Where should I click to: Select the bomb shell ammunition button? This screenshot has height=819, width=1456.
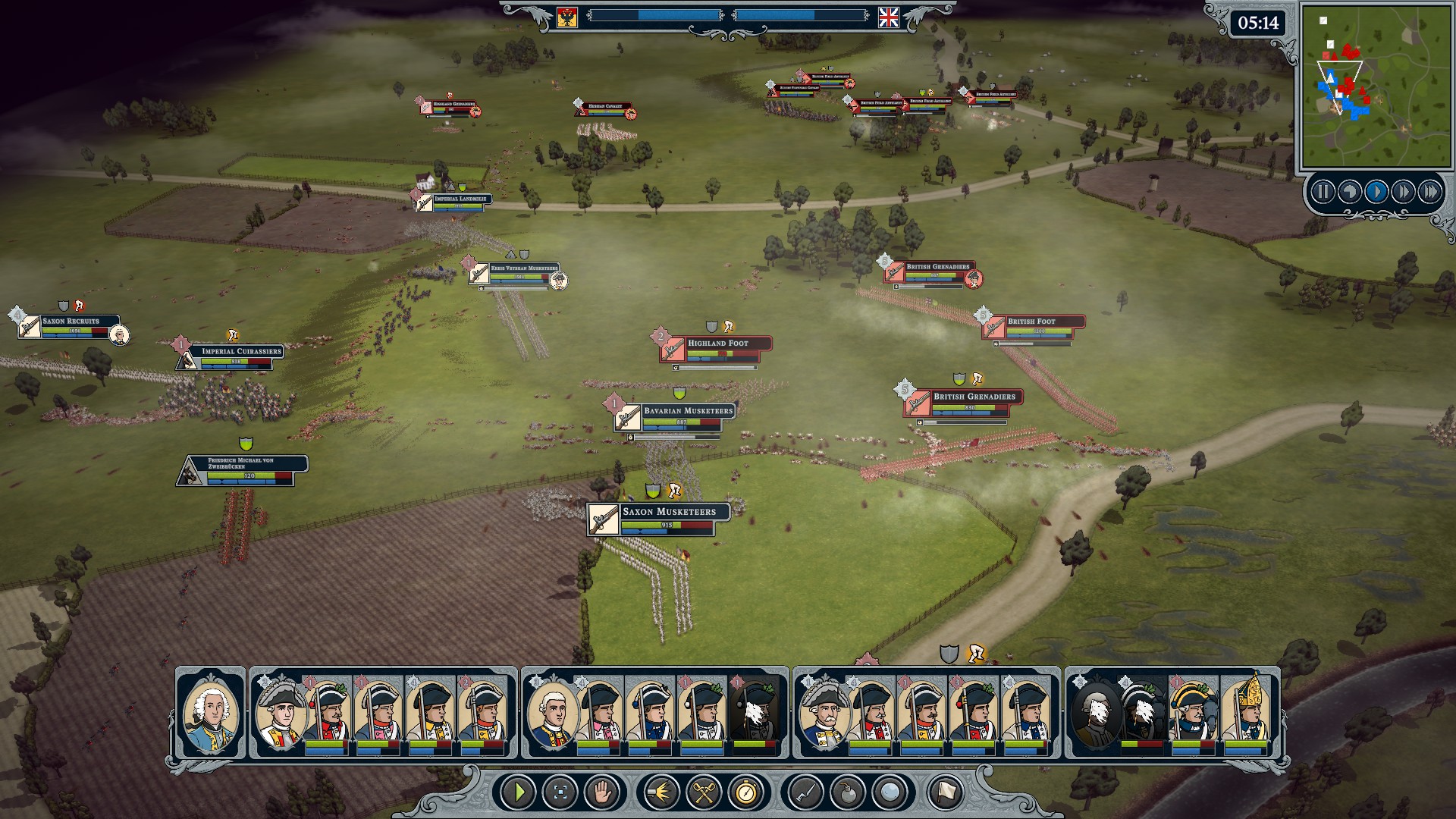(848, 793)
